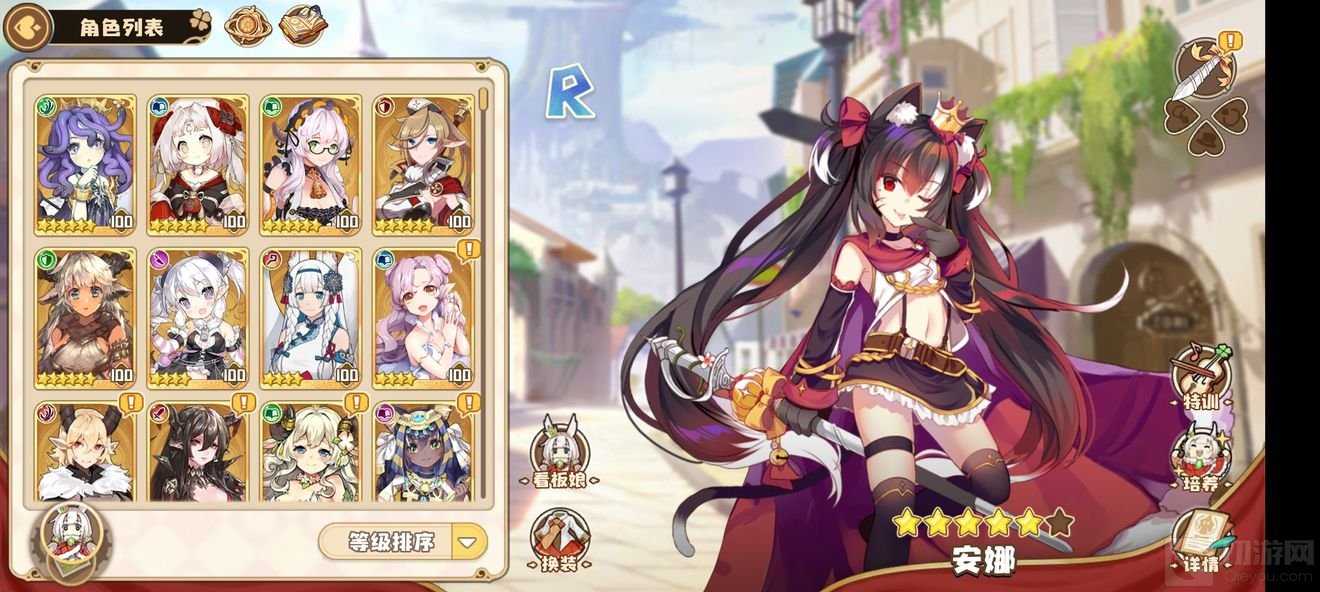Viewport: 1320px width, 592px height.
Task: Open the 培养 cultivation menu
Action: pos(1199,460)
